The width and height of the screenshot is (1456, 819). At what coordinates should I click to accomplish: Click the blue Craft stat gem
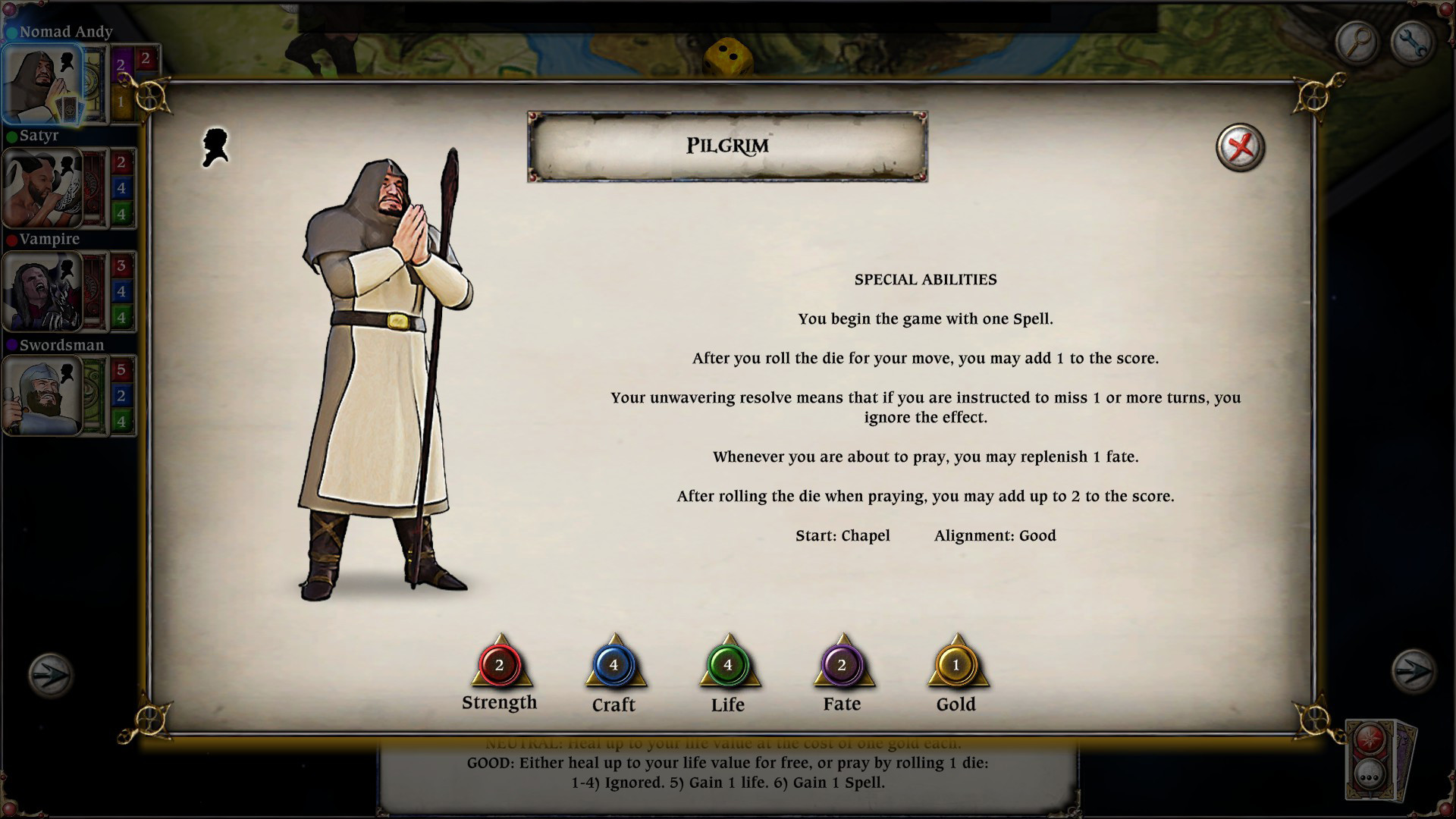(613, 665)
